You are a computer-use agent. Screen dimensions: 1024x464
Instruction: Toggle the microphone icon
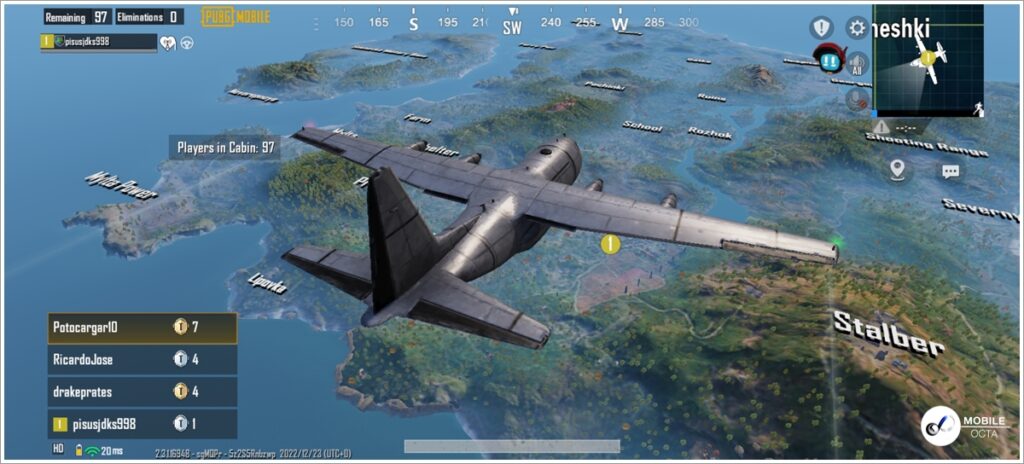(x=856, y=99)
